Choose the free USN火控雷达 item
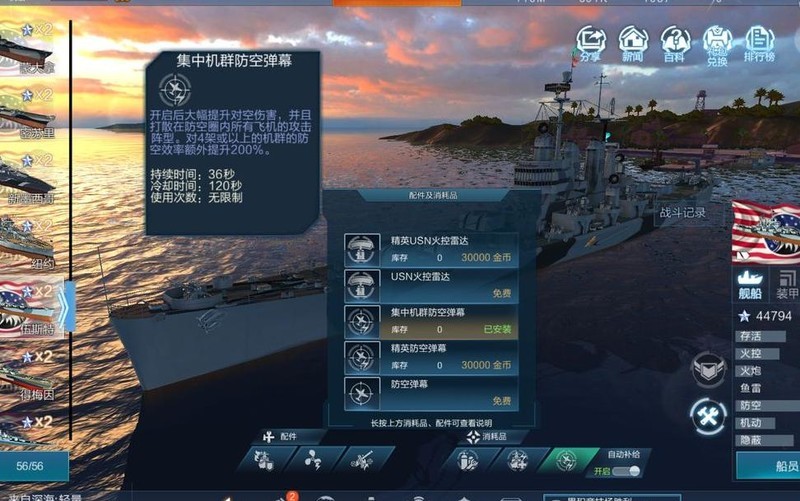Image resolution: width=800 pixels, height=501 pixels. (x=431, y=285)
